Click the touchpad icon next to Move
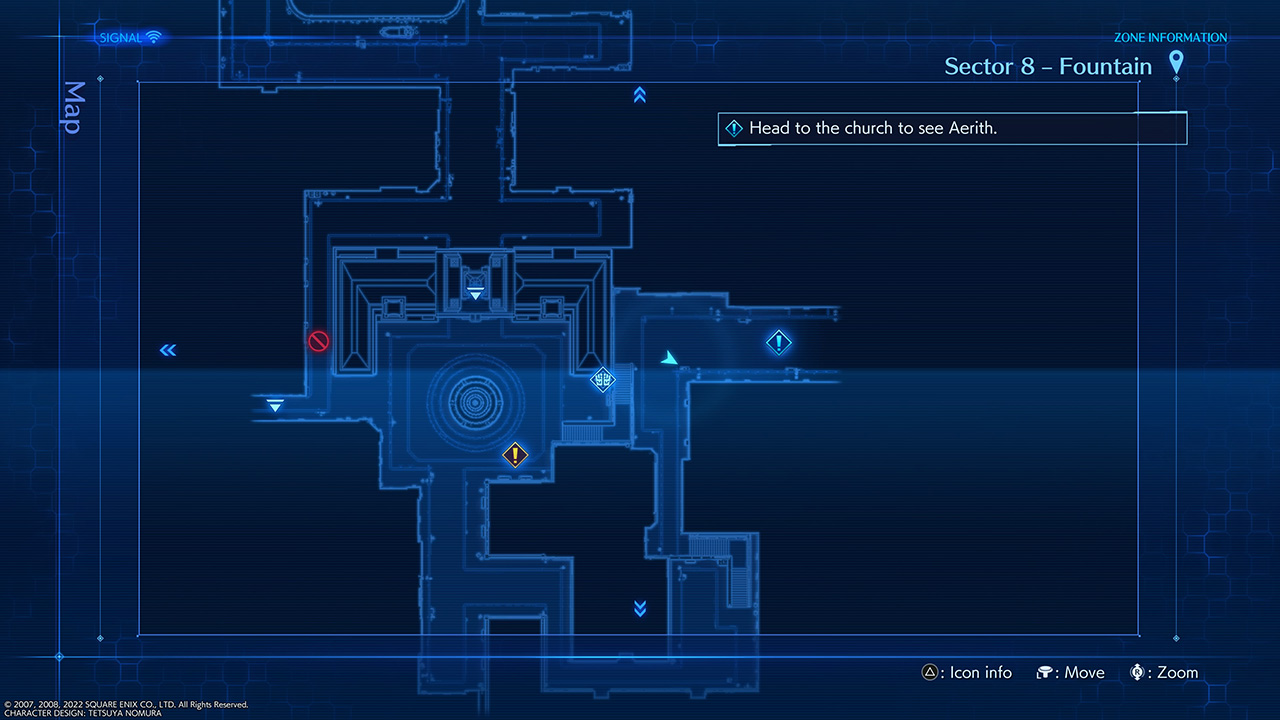1280x720 pixels. [1044, 672]
